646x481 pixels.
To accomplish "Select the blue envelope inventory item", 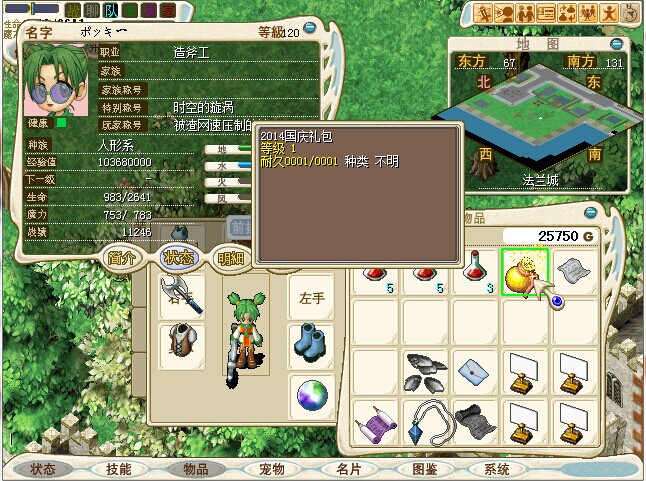I will [475, 372].
